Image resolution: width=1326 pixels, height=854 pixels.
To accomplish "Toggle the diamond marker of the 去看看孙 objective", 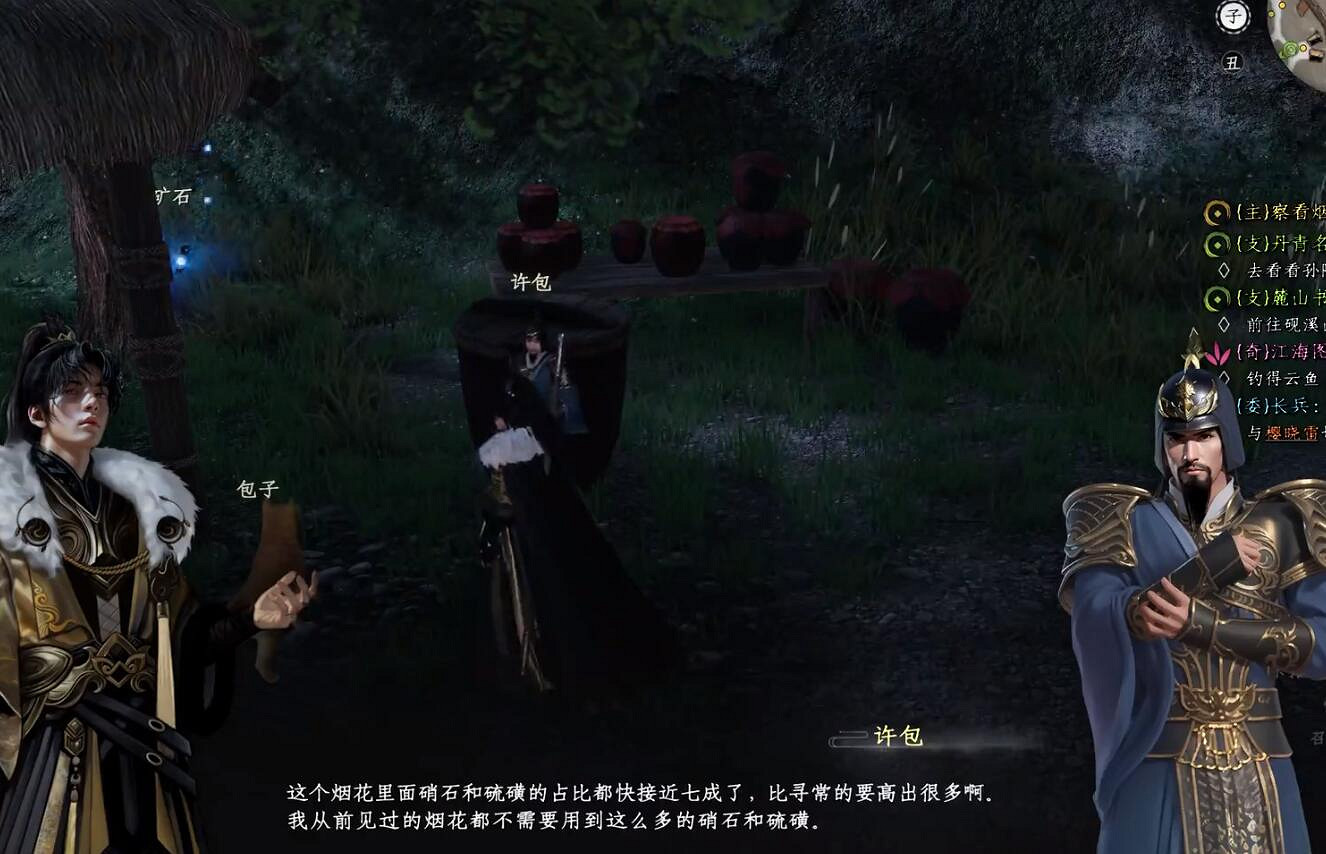I will tap(1224, 268).
